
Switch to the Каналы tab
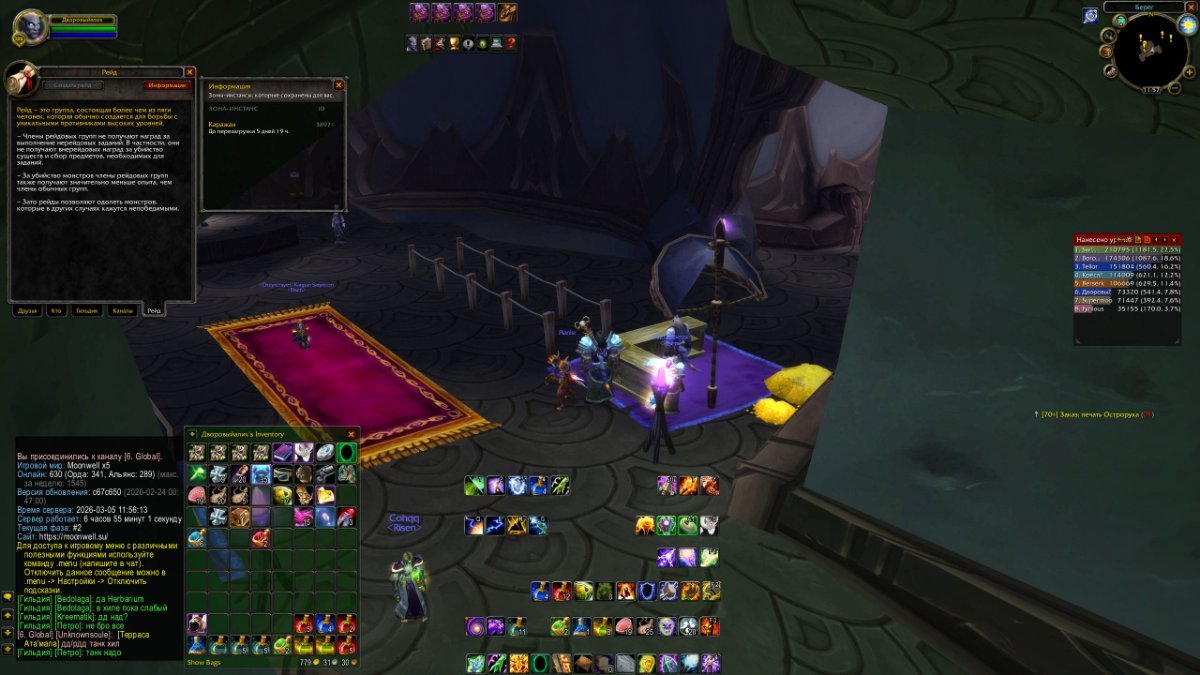pos(122,311)
